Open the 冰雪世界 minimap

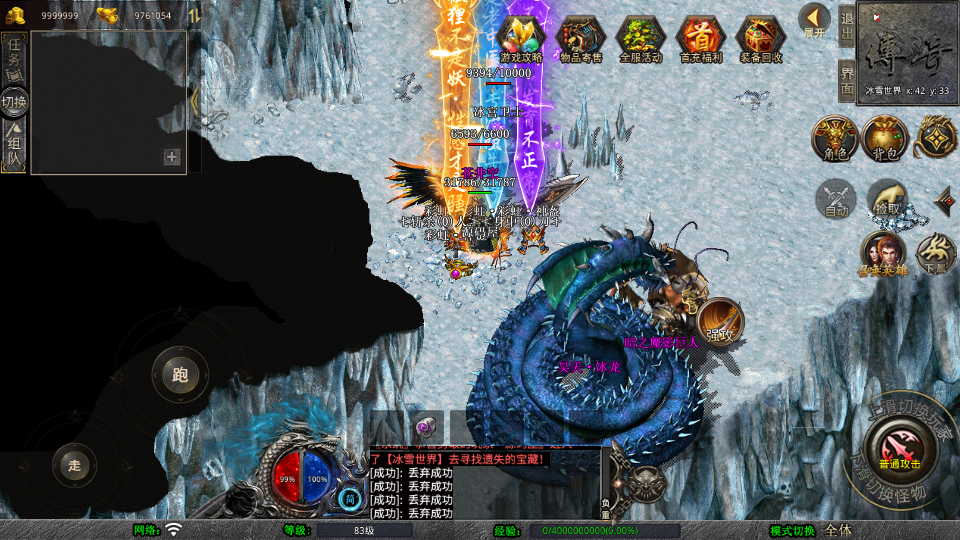pos(908,48)
